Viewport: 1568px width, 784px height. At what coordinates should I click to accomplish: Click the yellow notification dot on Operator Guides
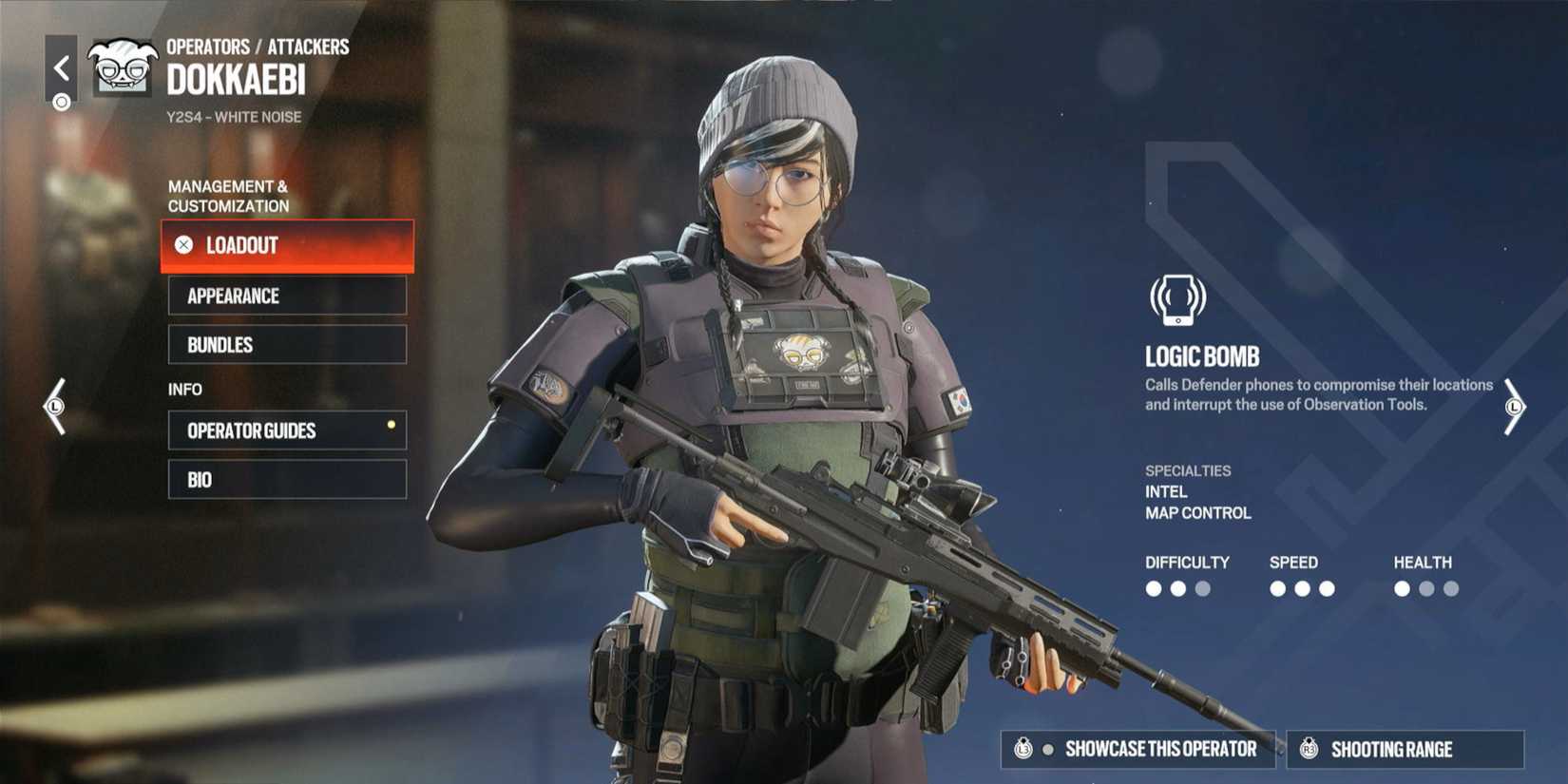(x=391, y=426)
